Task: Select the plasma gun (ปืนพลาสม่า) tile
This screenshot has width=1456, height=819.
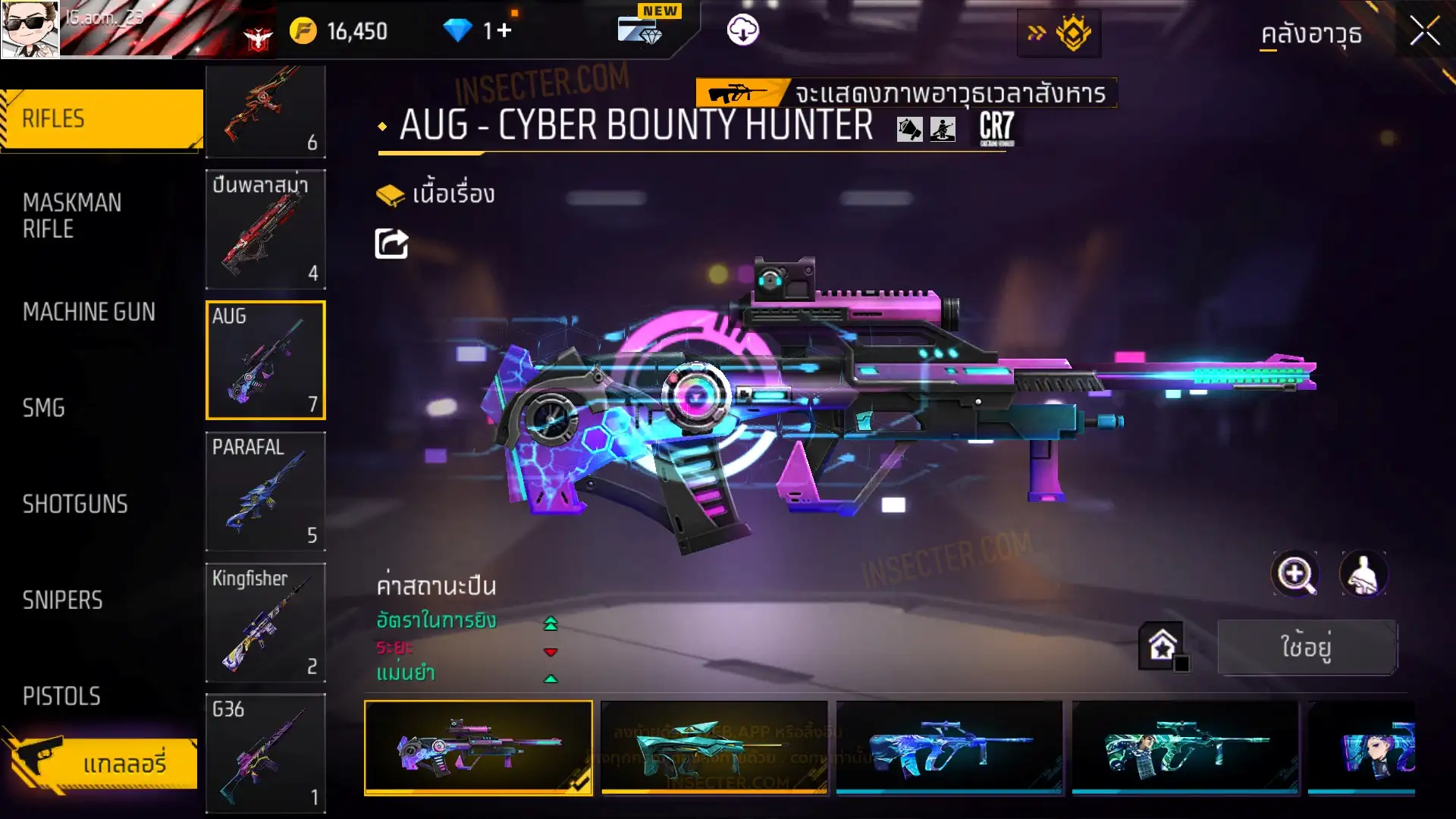Action: (265, 229)
